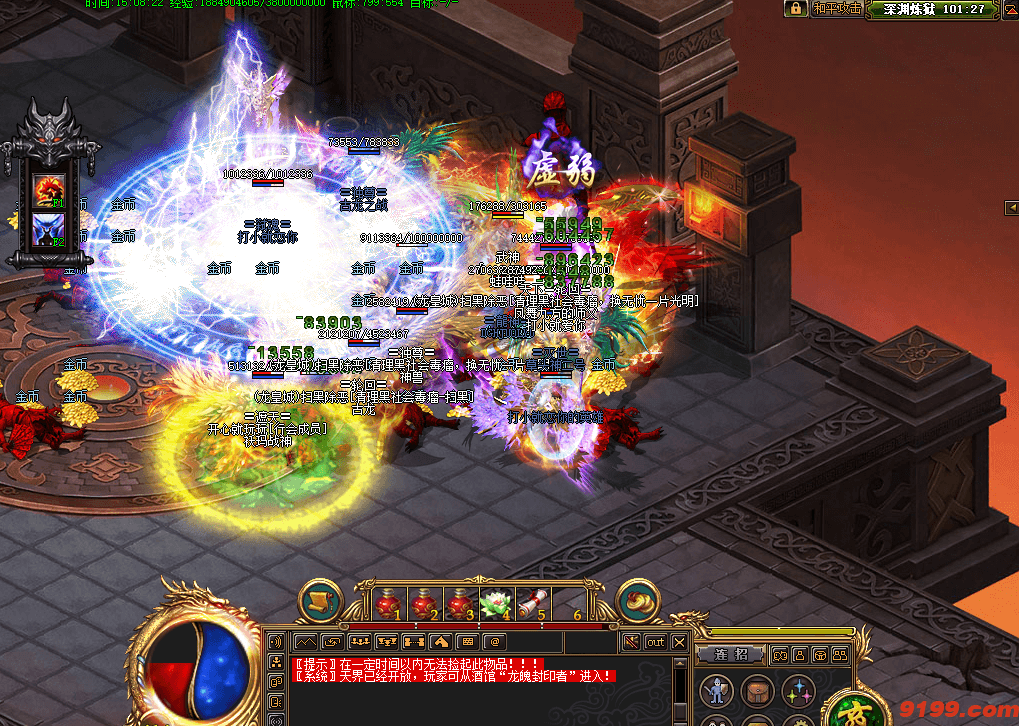Use the lotus flower in hotbar slot 4

point(495,603)
